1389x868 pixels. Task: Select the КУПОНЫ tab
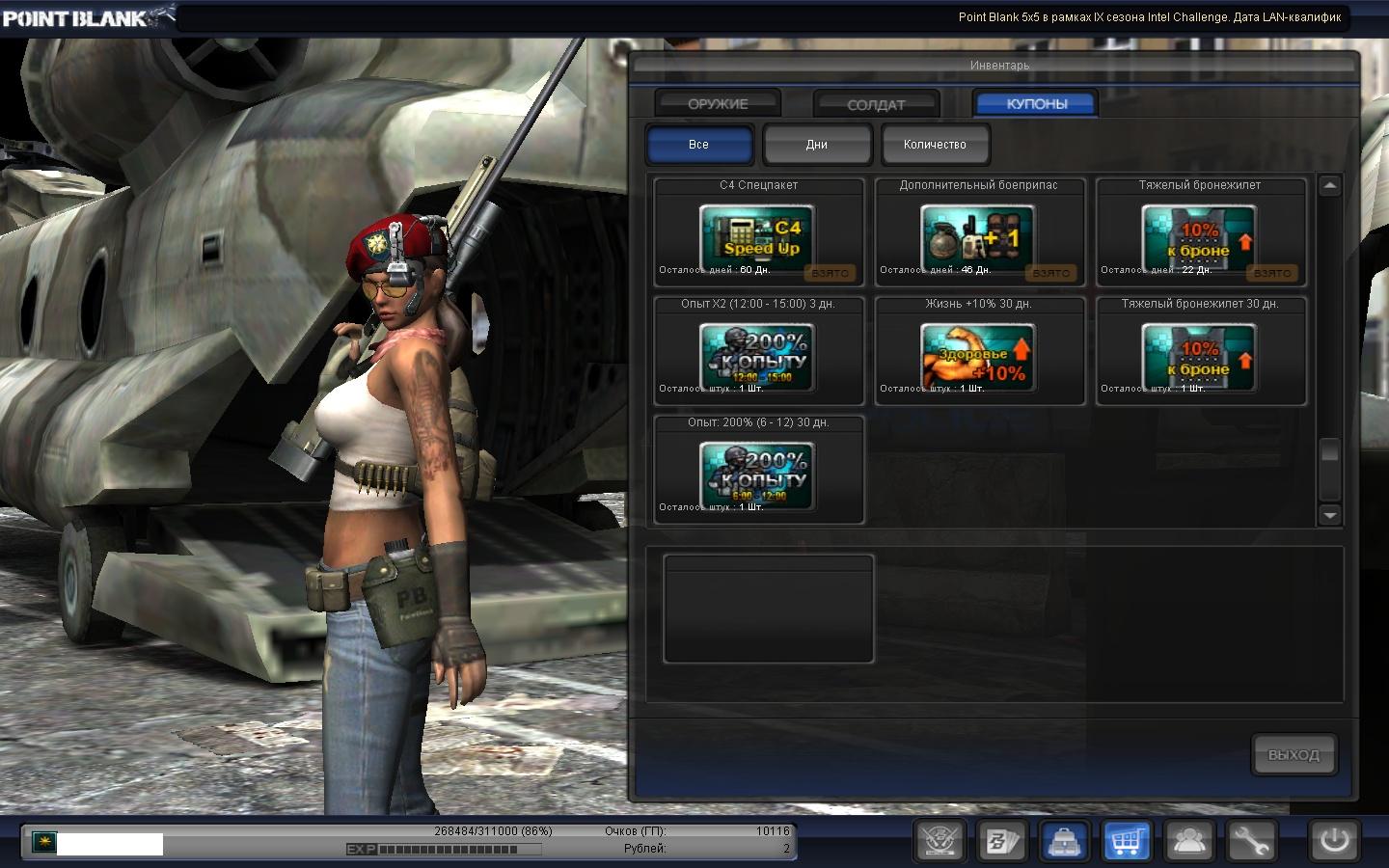pyautogui.click(x=1036, y=103)
